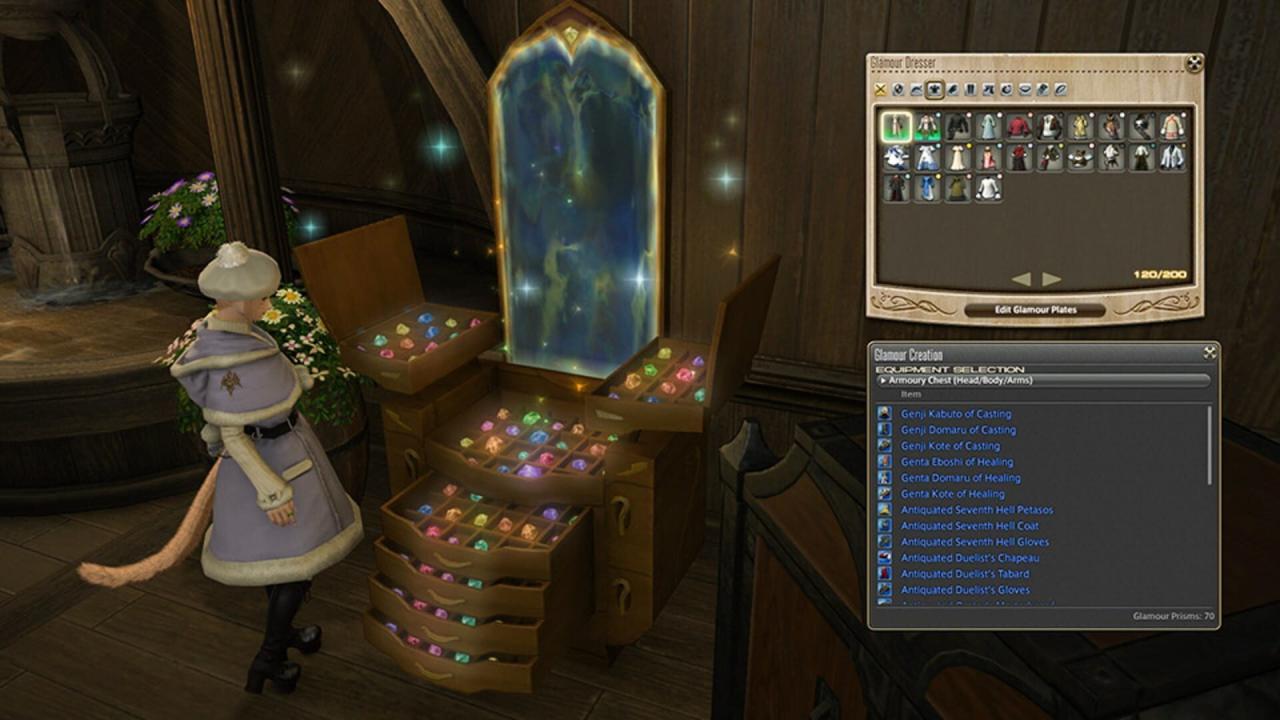1280x720 pixels.
Task: Select the red shirt in the dresser
Action: (x=1019, y=126)
